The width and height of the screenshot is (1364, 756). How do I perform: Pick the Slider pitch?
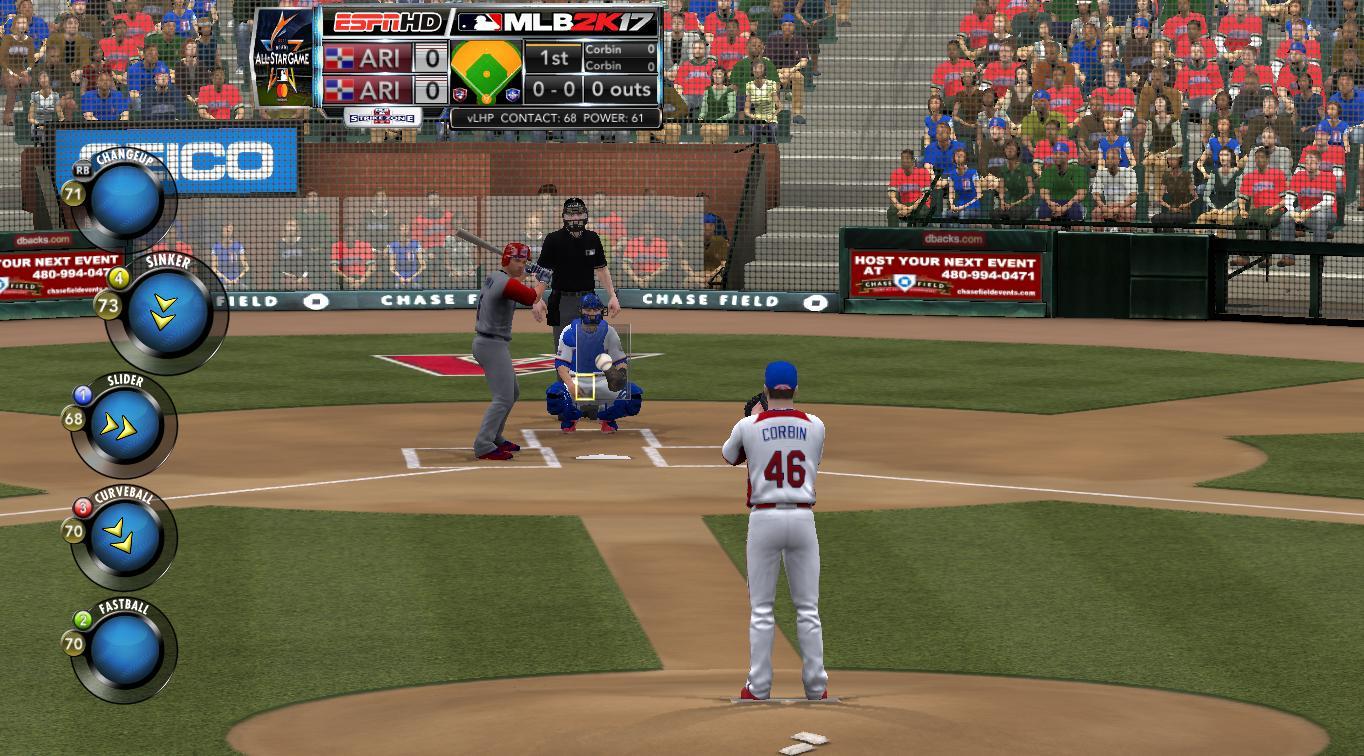(126, 427)
